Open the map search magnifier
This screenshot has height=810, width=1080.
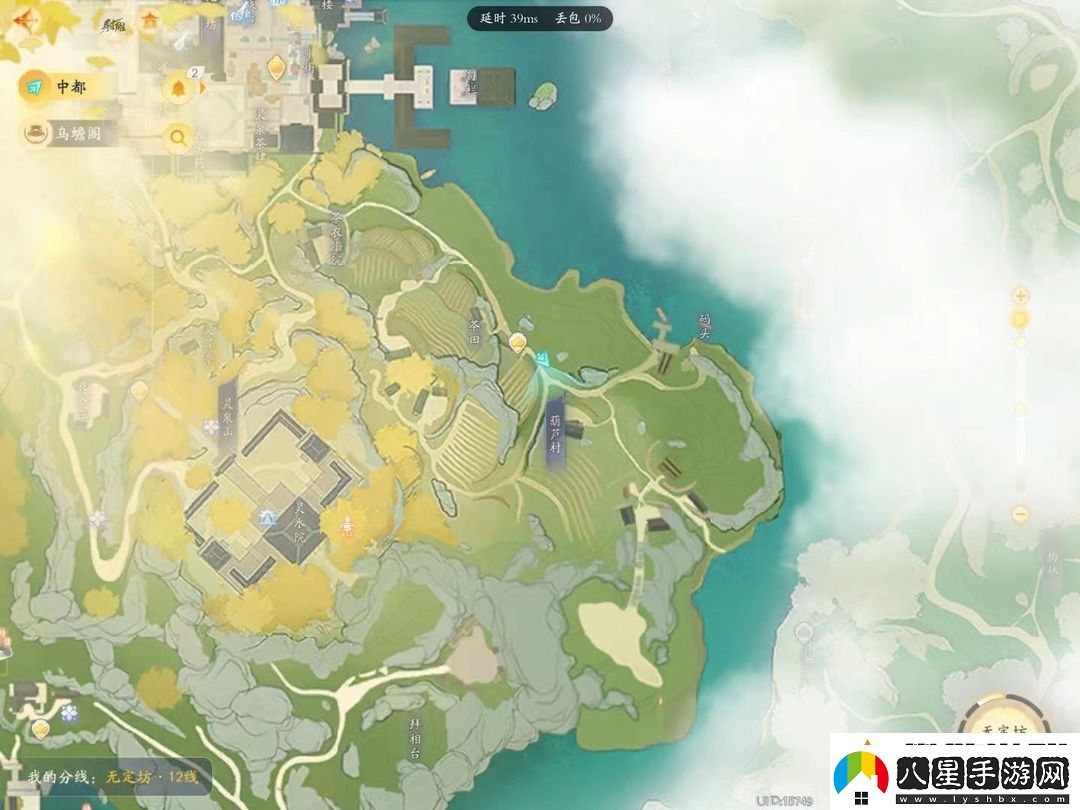click(x=178, y=137)
